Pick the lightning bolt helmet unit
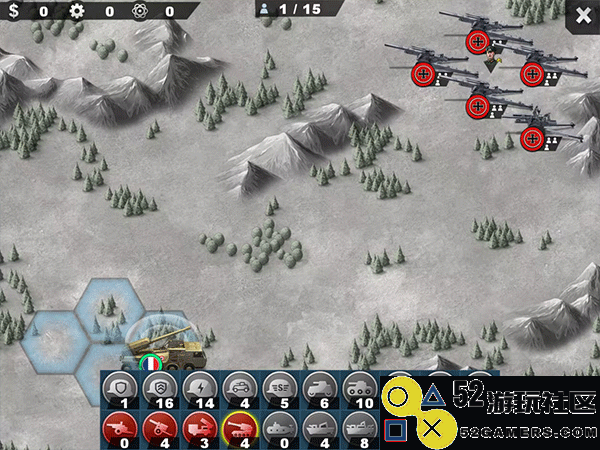This screenshot has height=450, width=600. (x=198, y=388)
